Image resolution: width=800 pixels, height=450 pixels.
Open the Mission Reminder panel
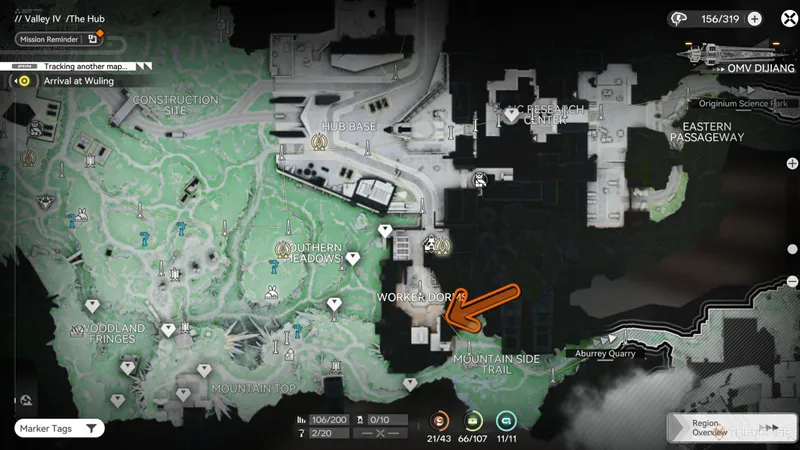click(x=49, y=39)
